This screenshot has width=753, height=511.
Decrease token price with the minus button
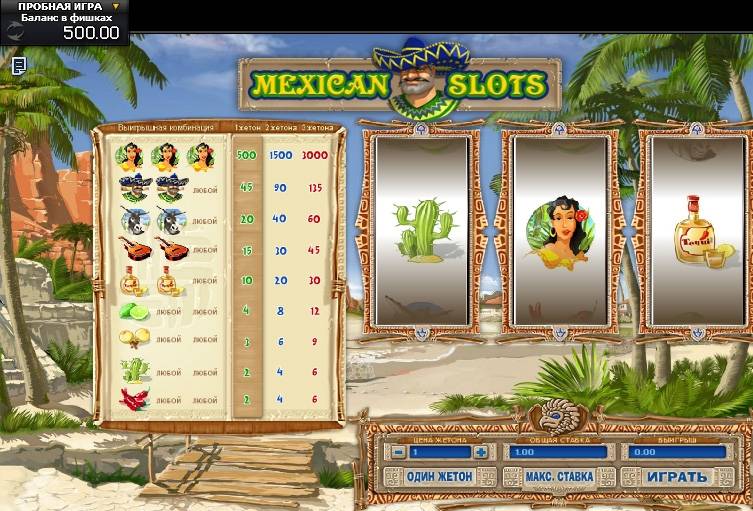coord(398,452)
